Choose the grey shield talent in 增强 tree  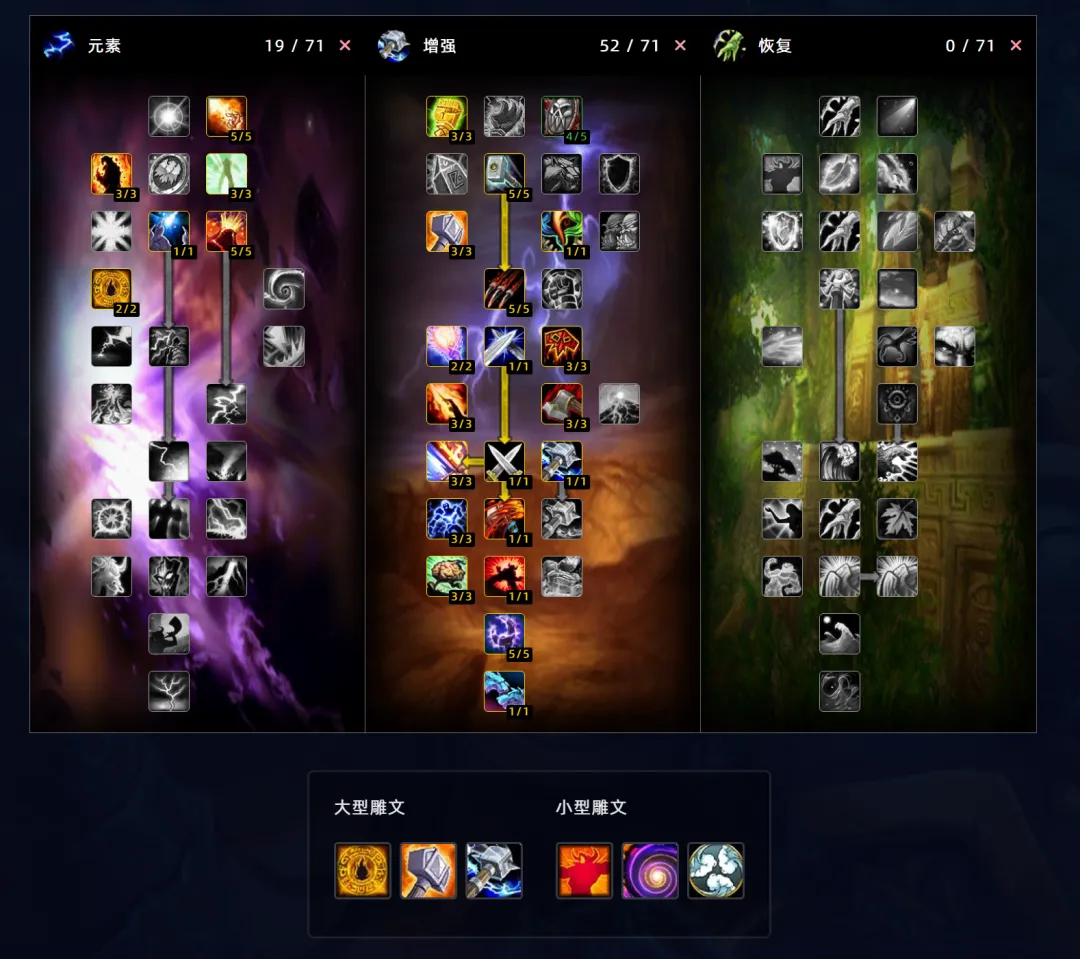coord(619,174)
